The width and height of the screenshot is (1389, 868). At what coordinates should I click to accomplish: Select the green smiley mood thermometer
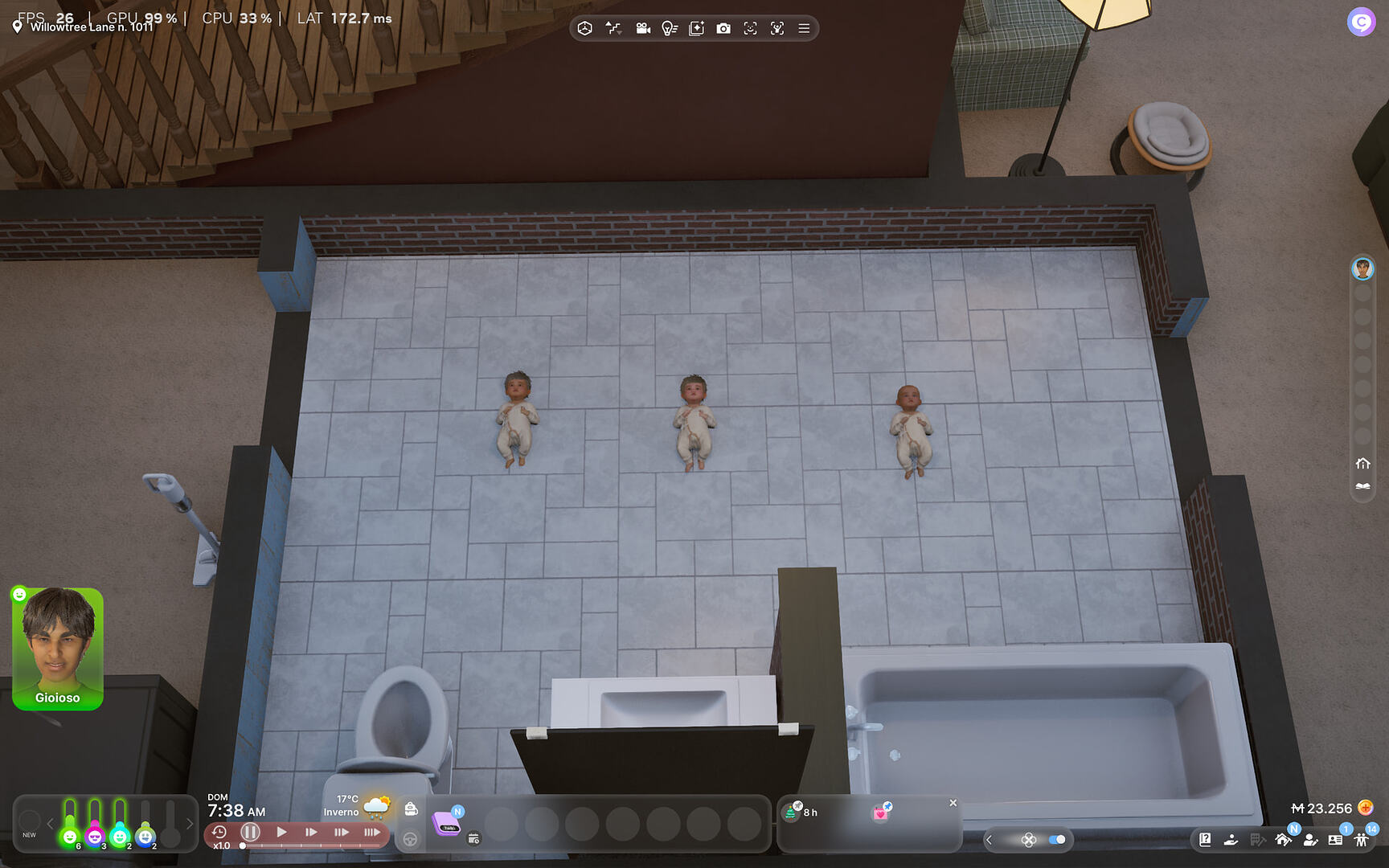tap(70, 837)
